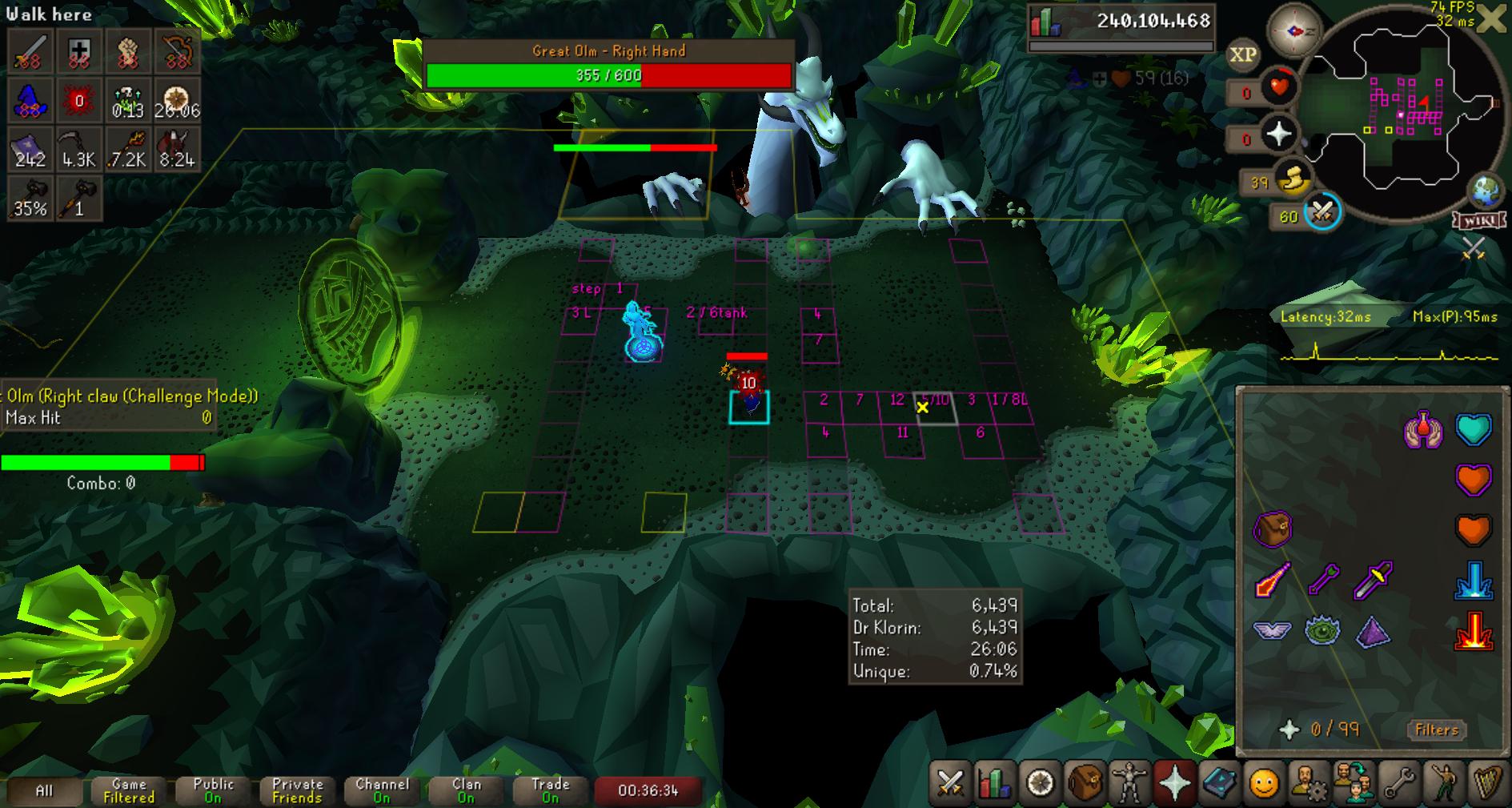The height and width of the screenshot is (808, 1512).
Task: Toggle run with the boot energy orb
Action: [x=1292, y=180]
